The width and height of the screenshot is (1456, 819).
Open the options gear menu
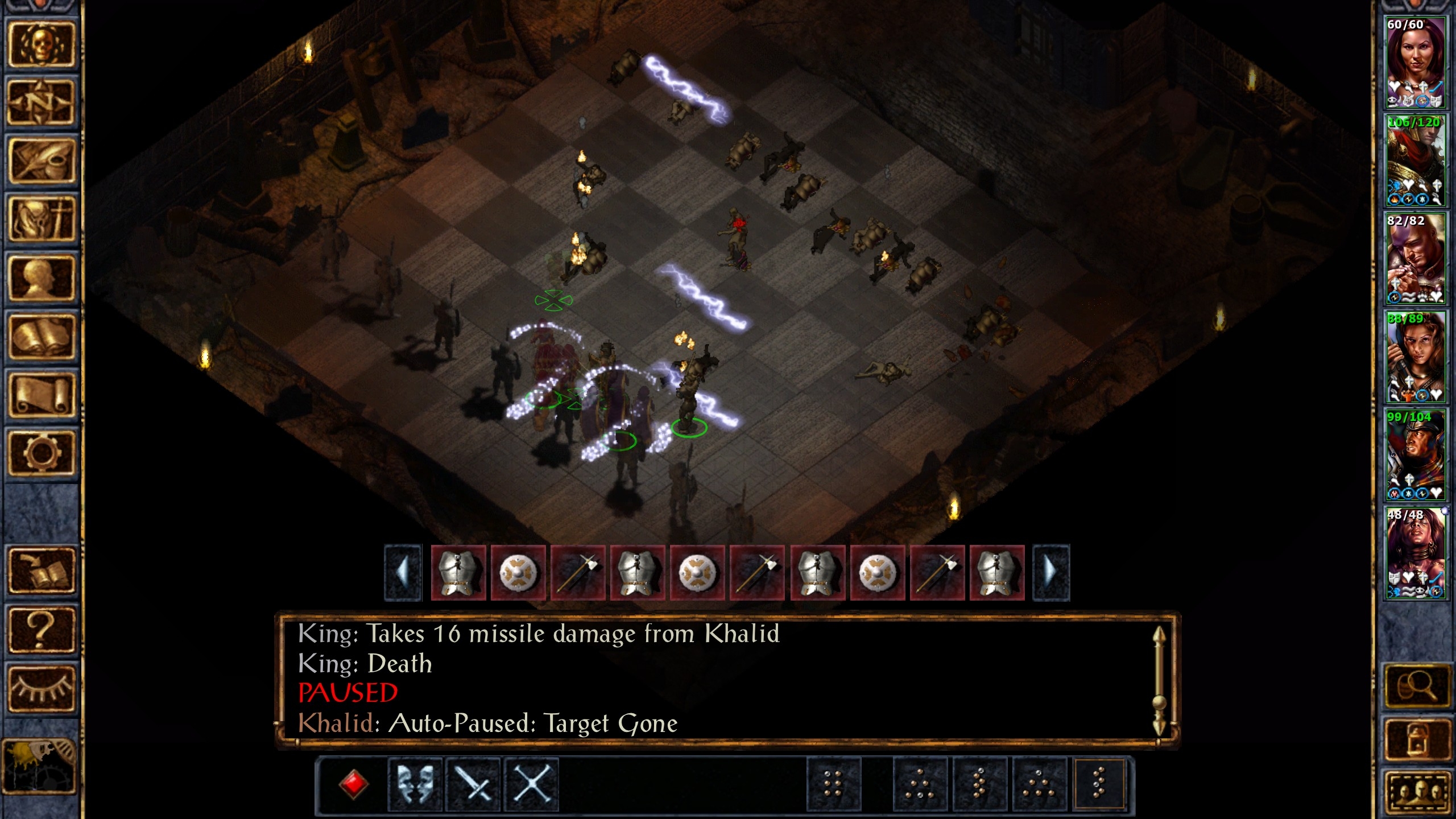click(41, 453)
